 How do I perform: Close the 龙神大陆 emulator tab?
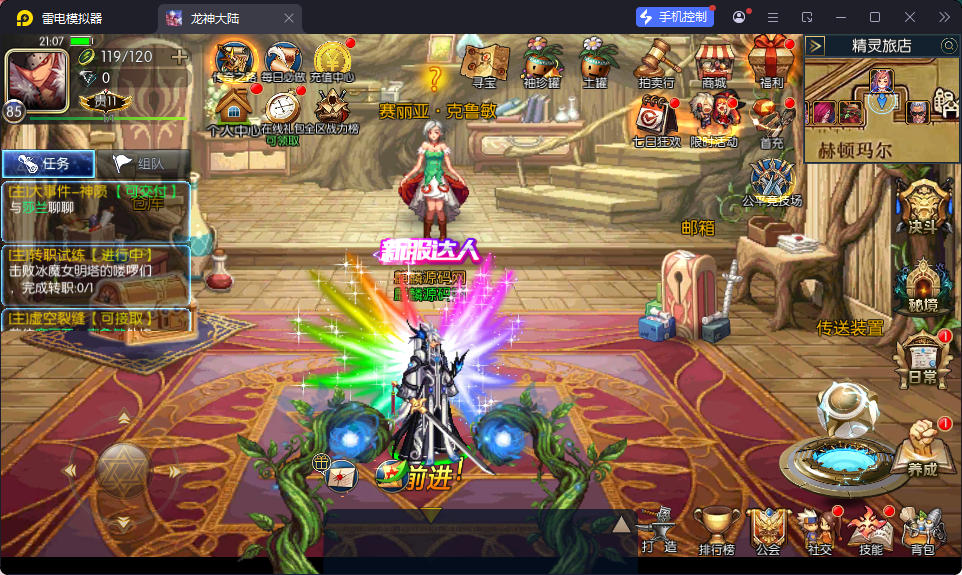[290, 18]
